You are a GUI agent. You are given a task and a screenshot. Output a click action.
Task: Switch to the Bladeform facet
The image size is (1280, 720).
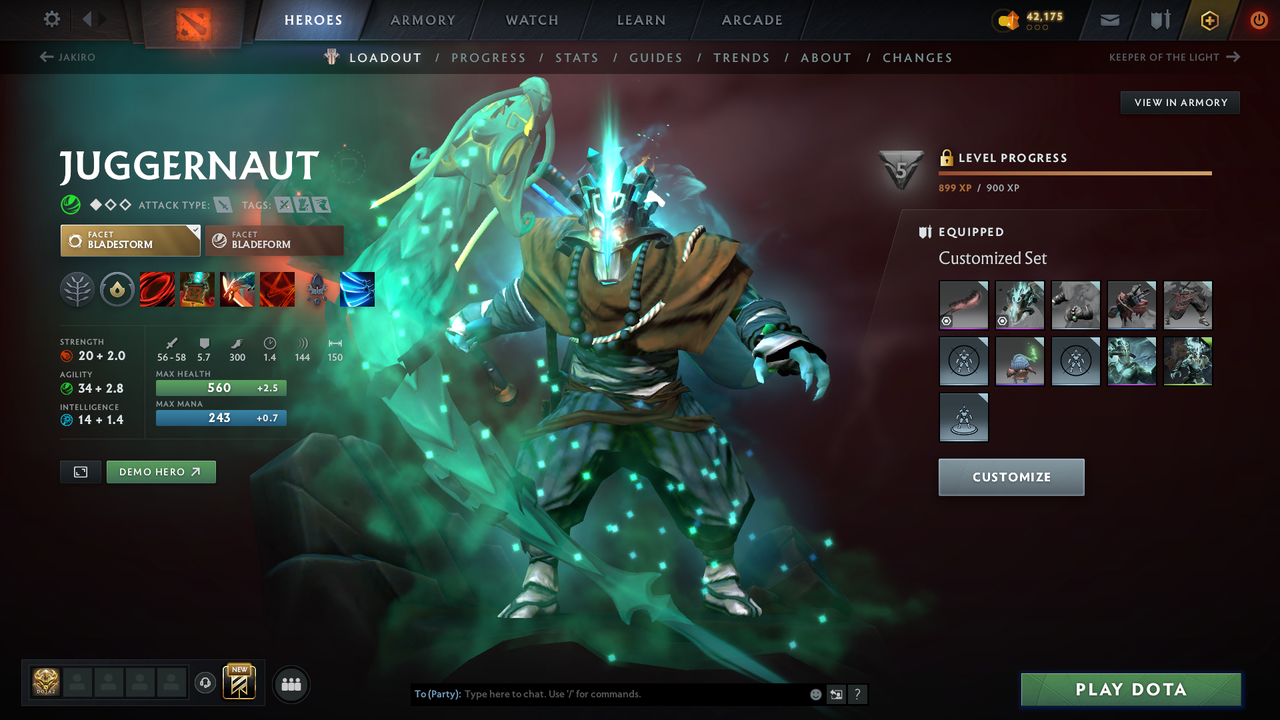(x=275, y=240)
